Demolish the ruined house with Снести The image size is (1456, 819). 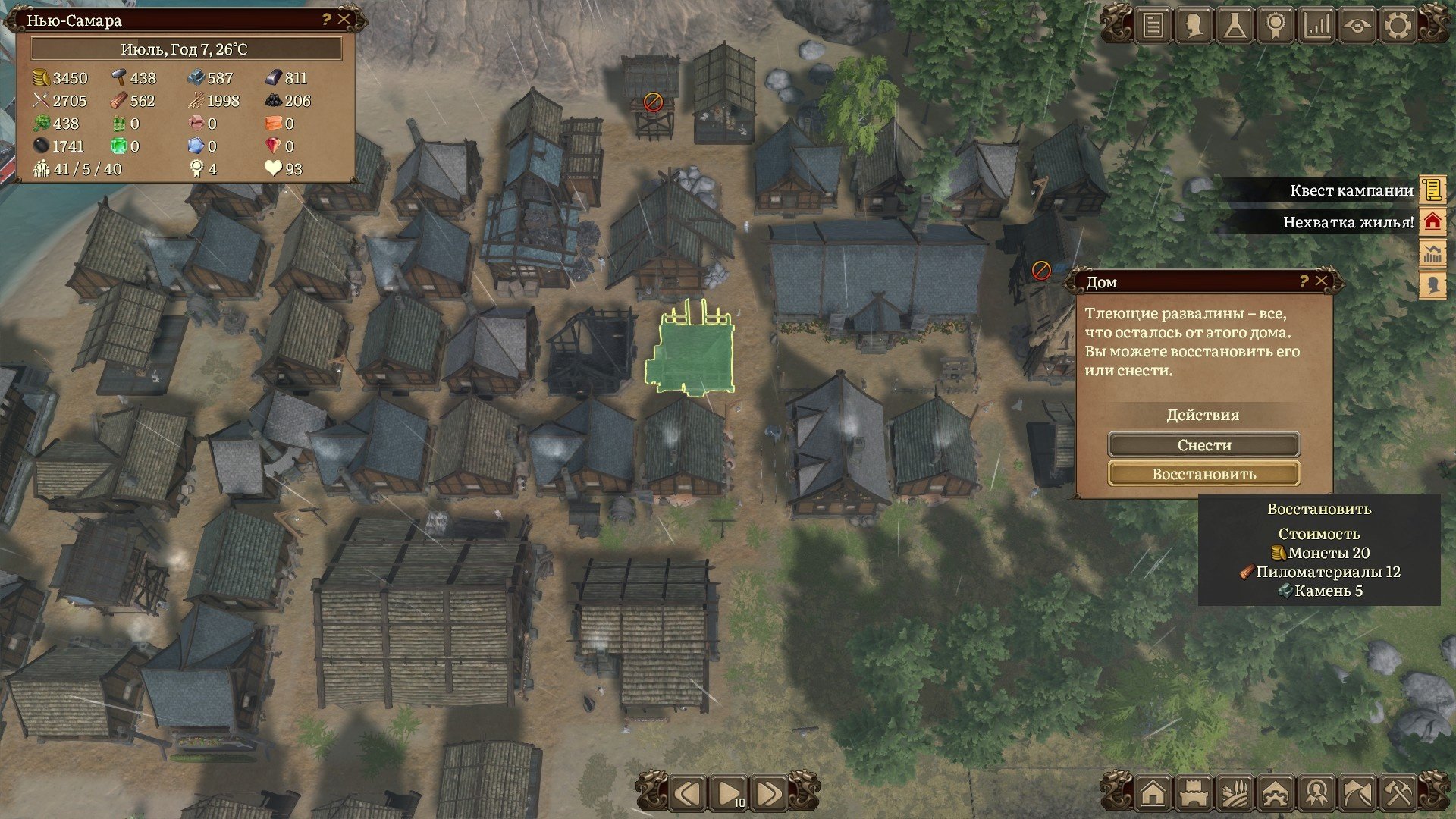[1204, 445]
